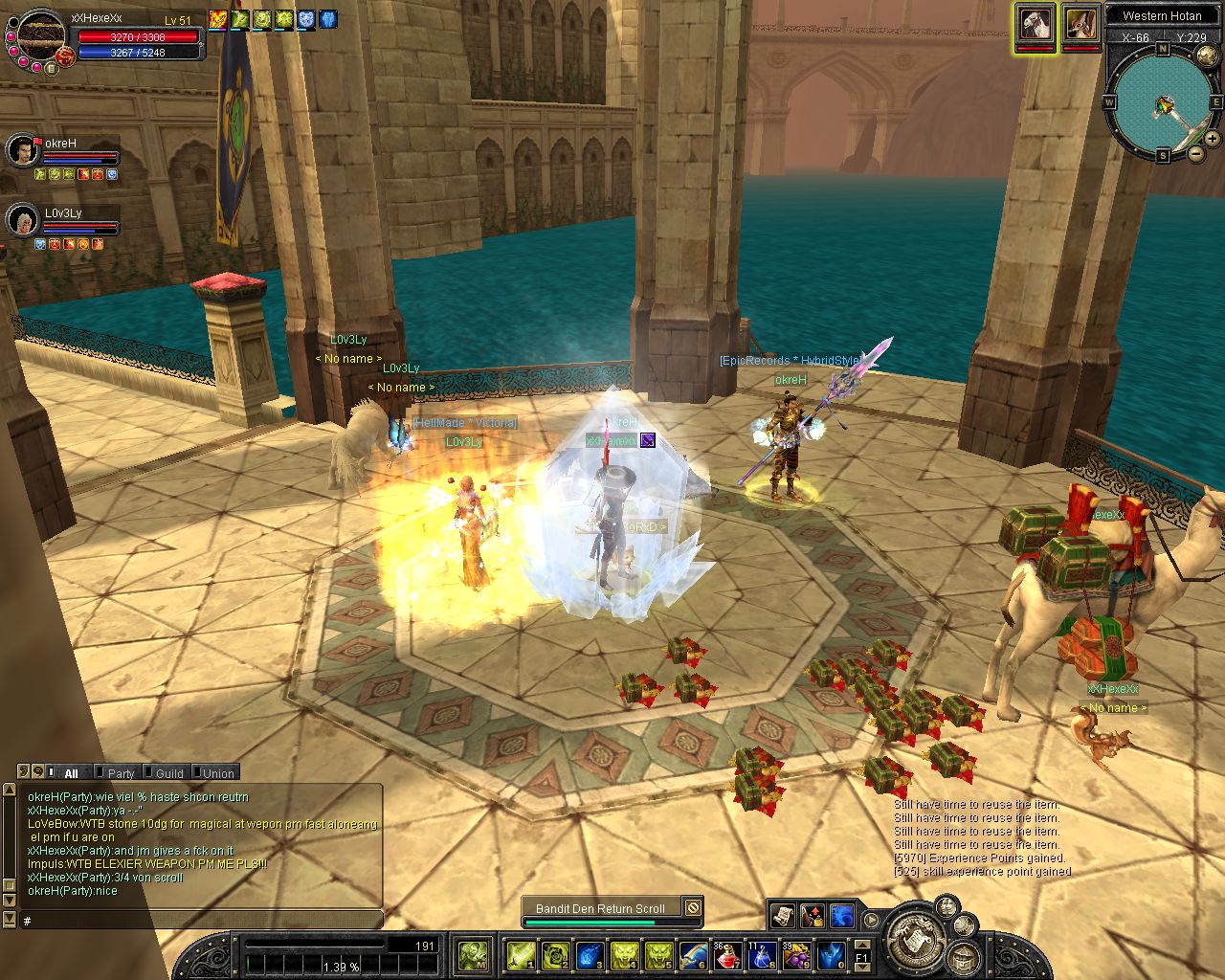The width and height of the screenshot is (1225, 980).
Task: Open the large scroll main menu button
Action: coord(911,941)
